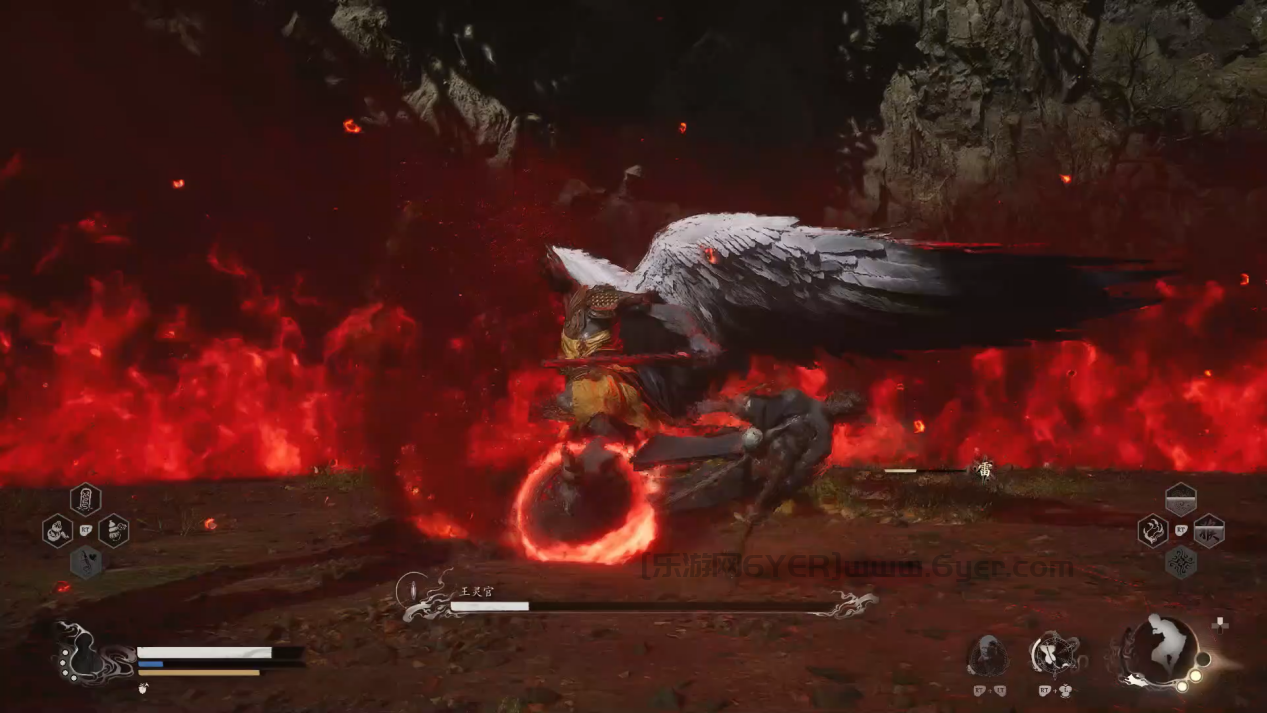Select the top half-filled spell hexagon
This screenshot has height=713, width=1267.
click(x=1180, y=498)
